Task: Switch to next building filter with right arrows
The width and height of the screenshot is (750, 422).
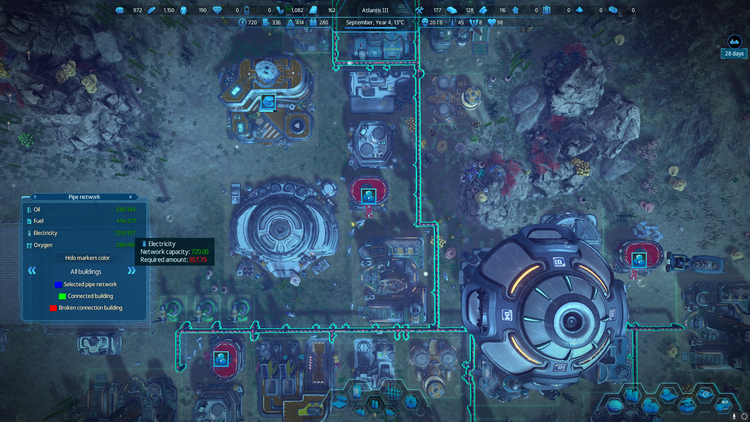Action: point(131,271)
